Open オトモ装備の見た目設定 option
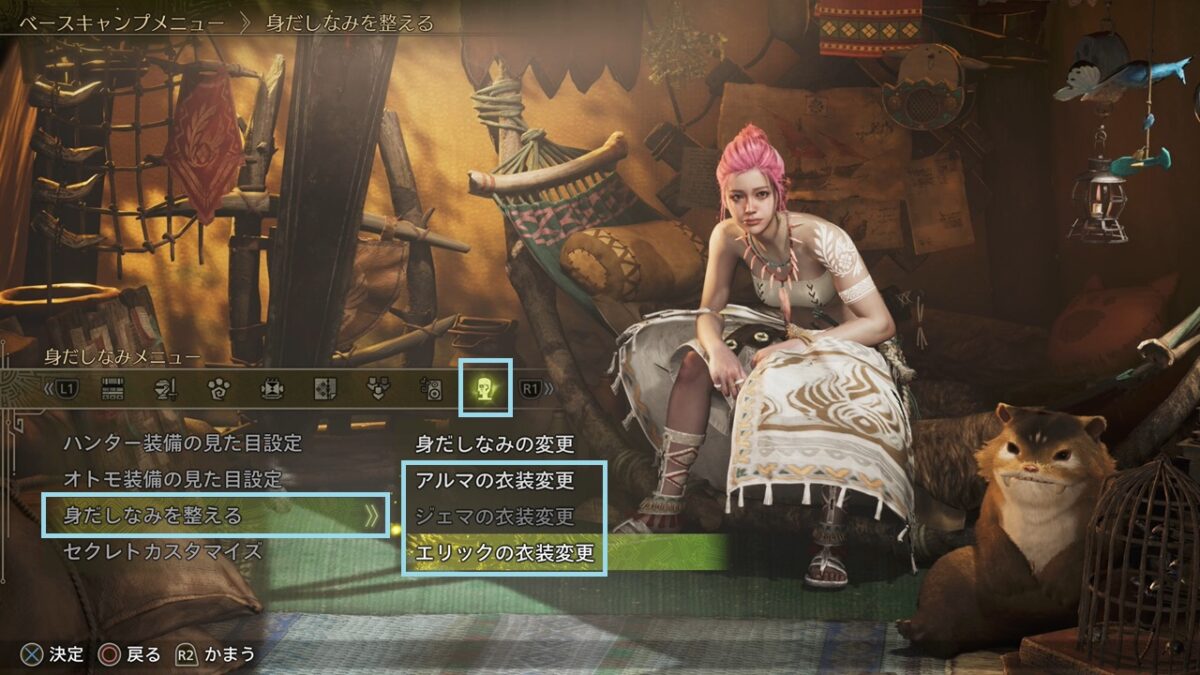 point(172,479)
